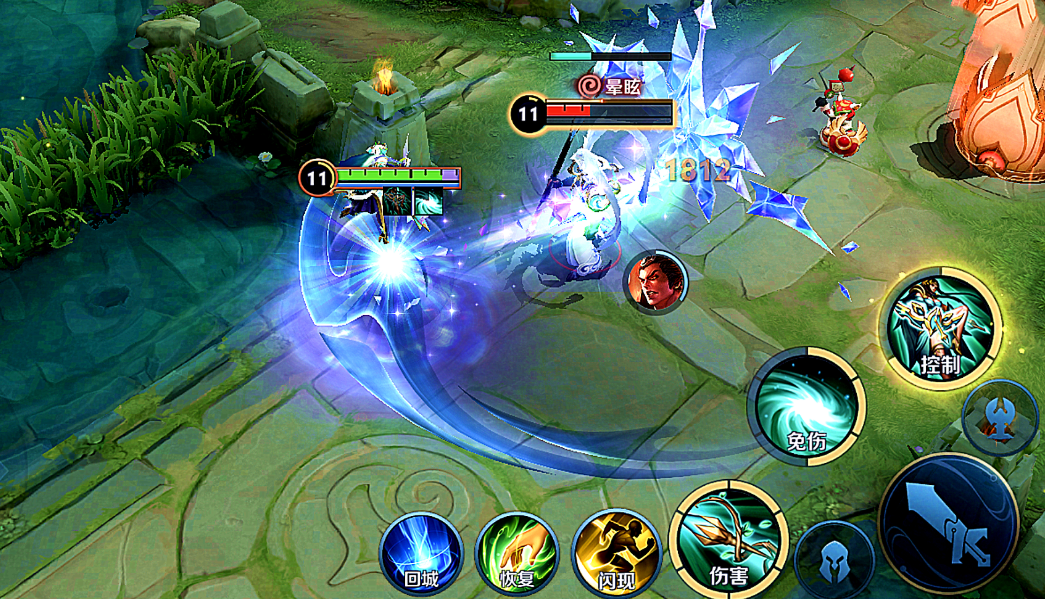Image resolution: width=1045 pixels, height=599 pixels.
Task: Use the 恢复 heal spell
Action: 516,553
